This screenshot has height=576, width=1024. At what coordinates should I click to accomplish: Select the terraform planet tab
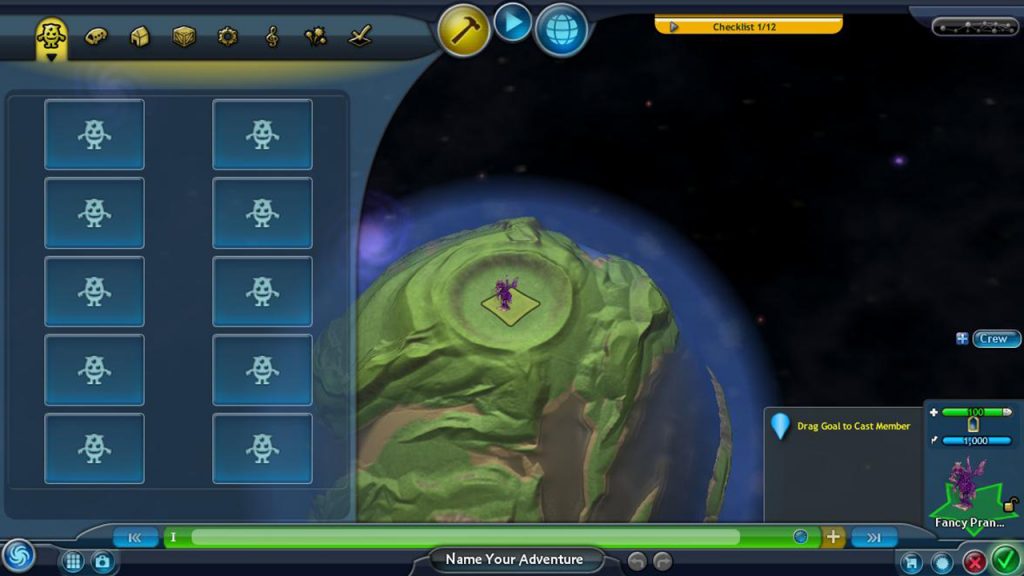click(x=360, y=37)
